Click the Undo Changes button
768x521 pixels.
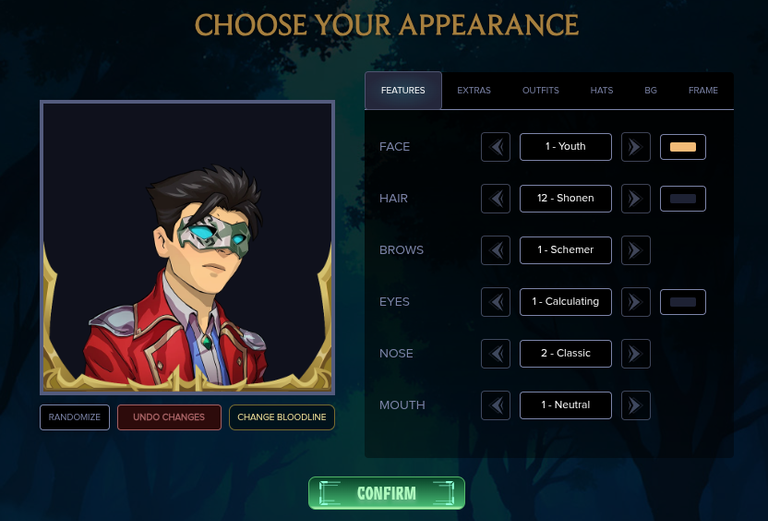tap(169, 417)
